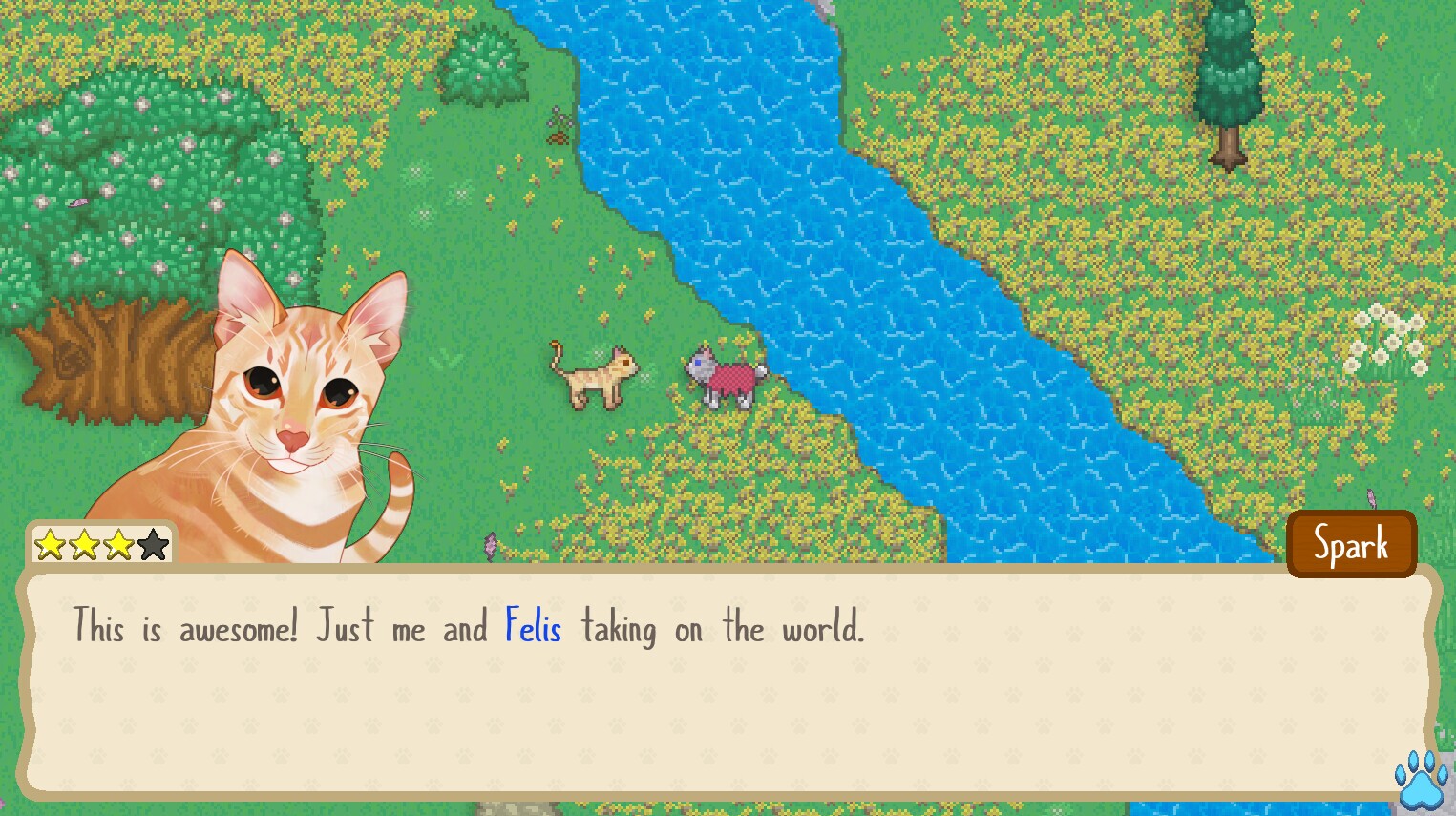Viewport: 1456px width, 816px height.
Task: Open Spark's character details via the nameplate
Action: 1351,543
